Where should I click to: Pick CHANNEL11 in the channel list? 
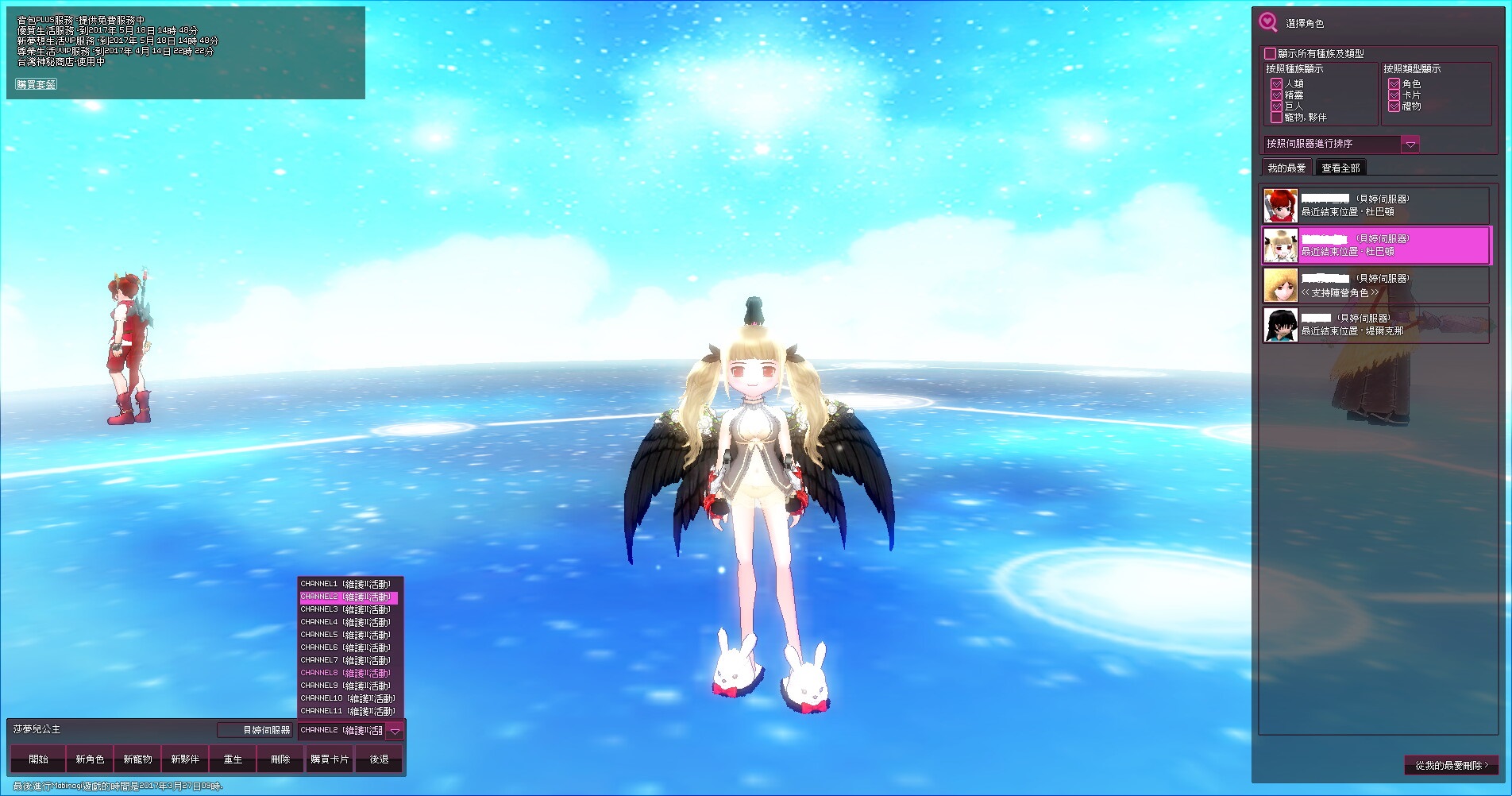[347, 711]
